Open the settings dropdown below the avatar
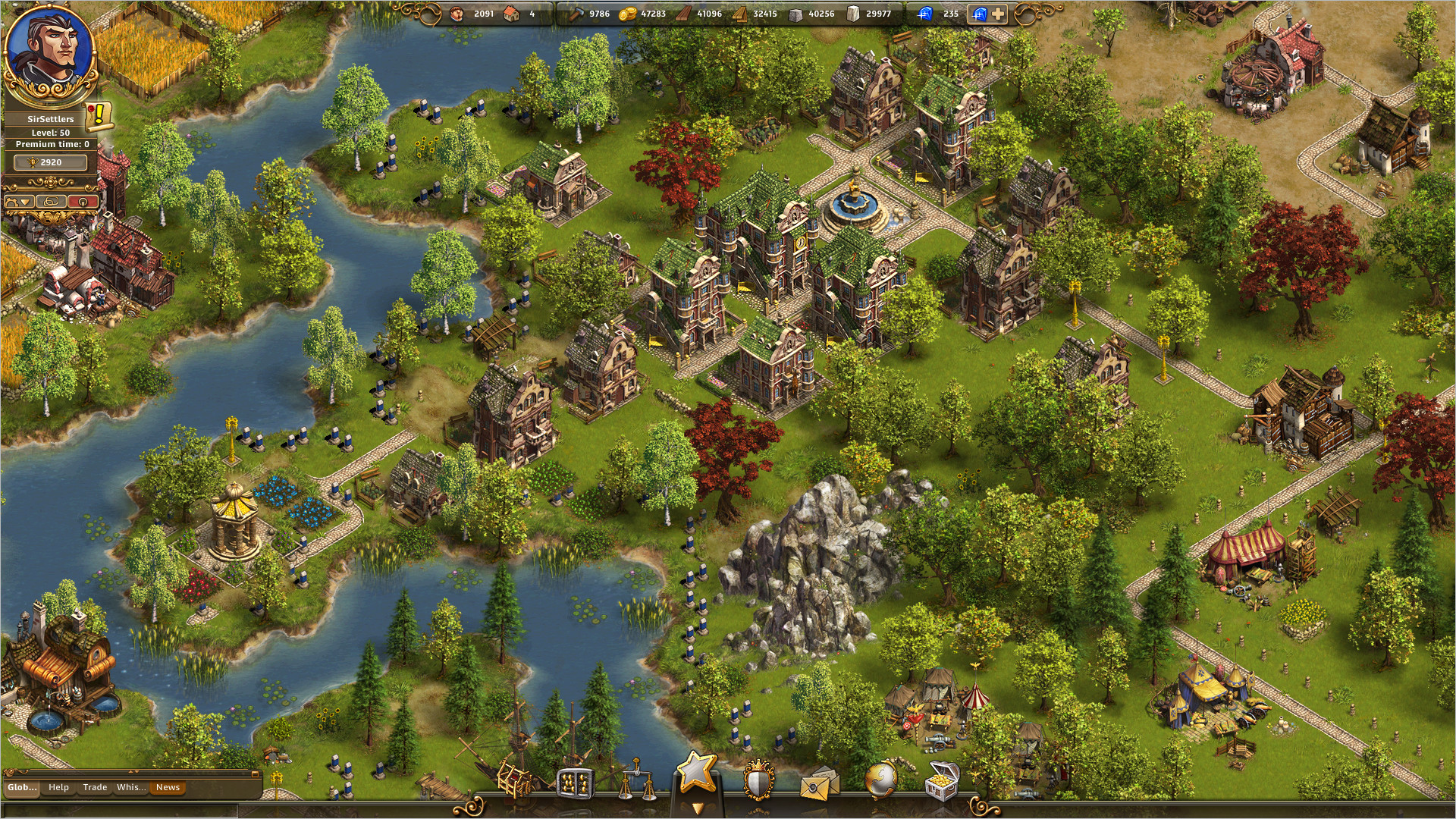This screenshot has height=819, width=1456. [20, 202]
